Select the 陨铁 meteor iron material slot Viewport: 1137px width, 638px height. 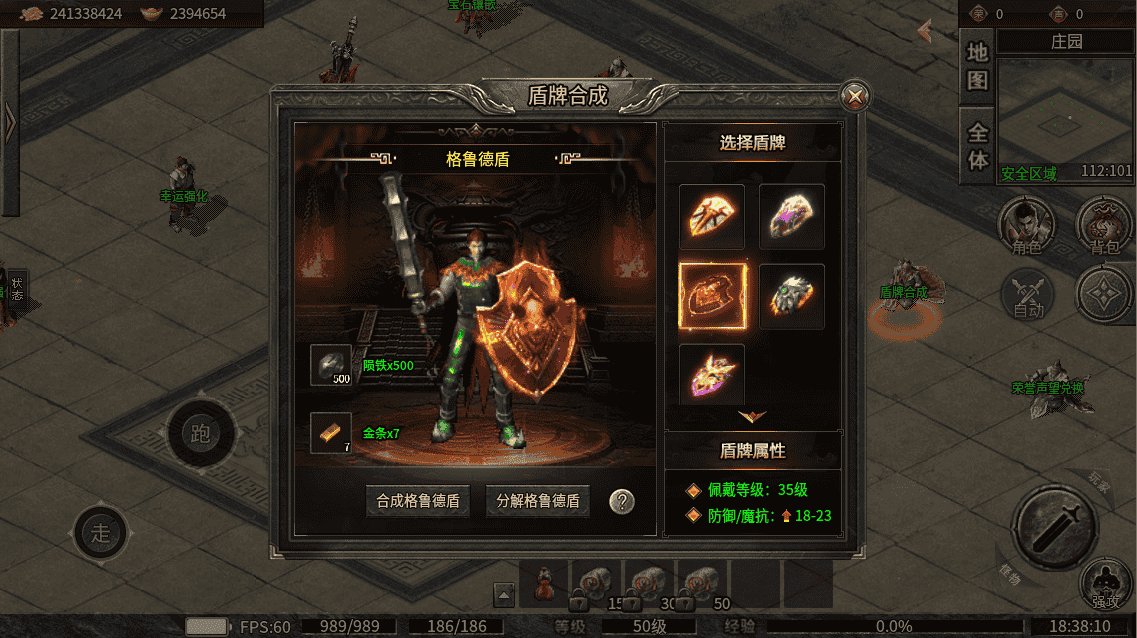coord(331,366)
